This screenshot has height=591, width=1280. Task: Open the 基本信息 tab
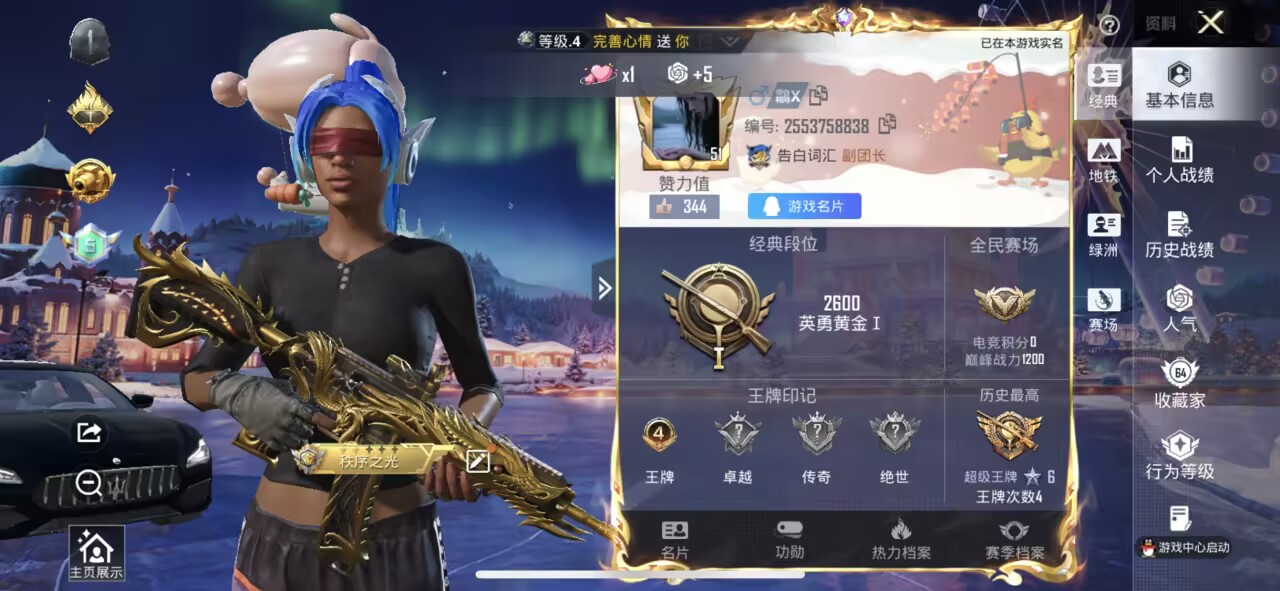(1179, 85)
